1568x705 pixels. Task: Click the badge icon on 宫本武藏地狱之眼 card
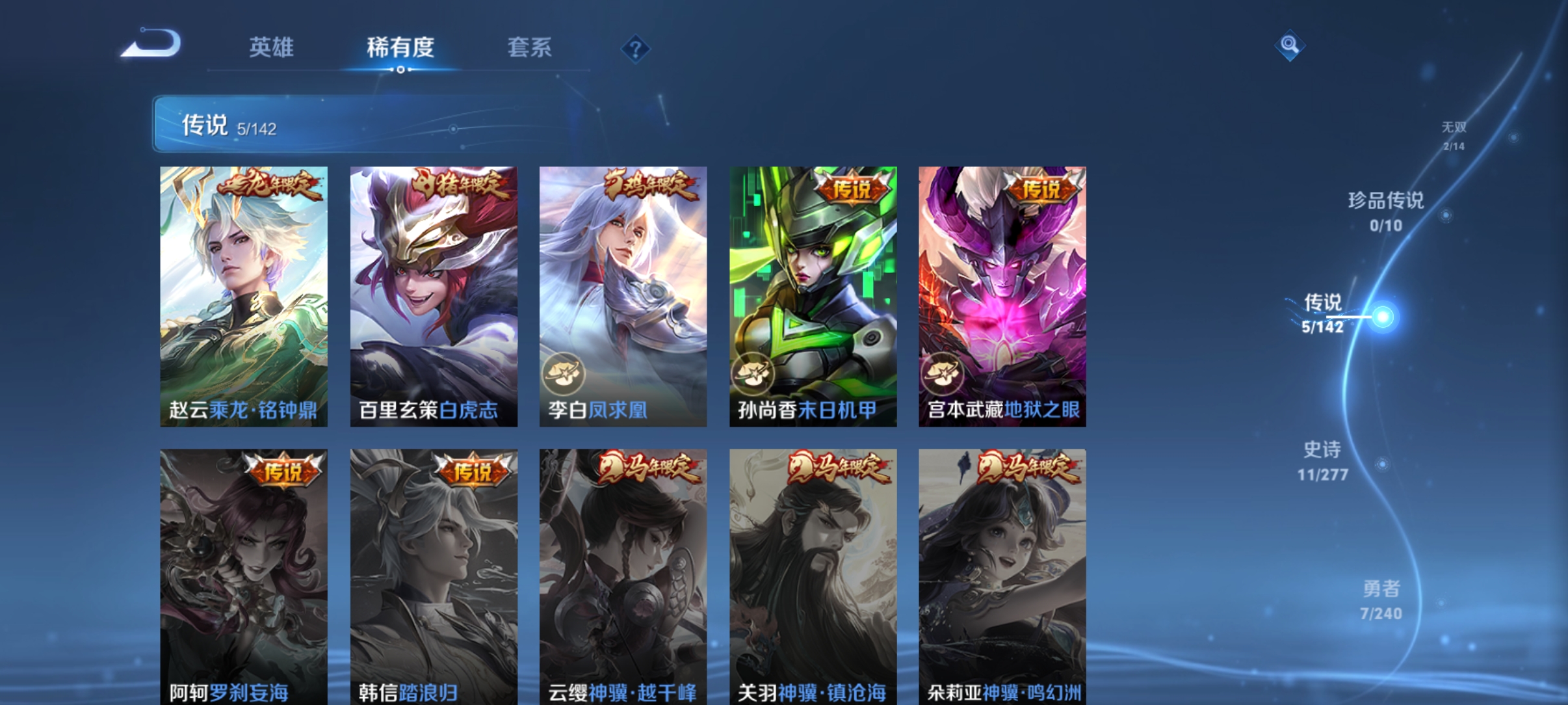946,374
